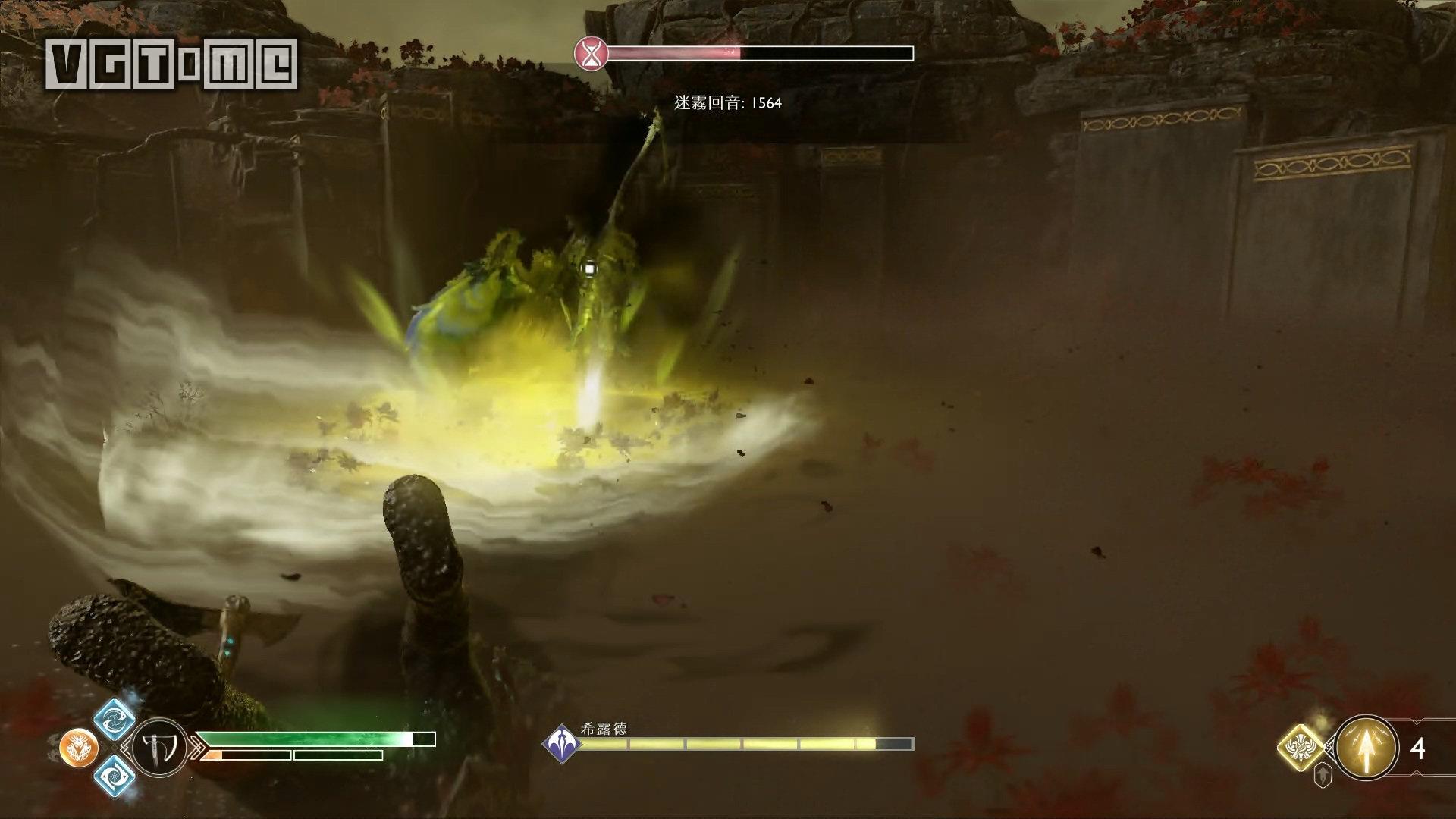Click the Valkyrie boss emblem beside 希露德
1456x819 pixels.
click(x=562, y=743)
